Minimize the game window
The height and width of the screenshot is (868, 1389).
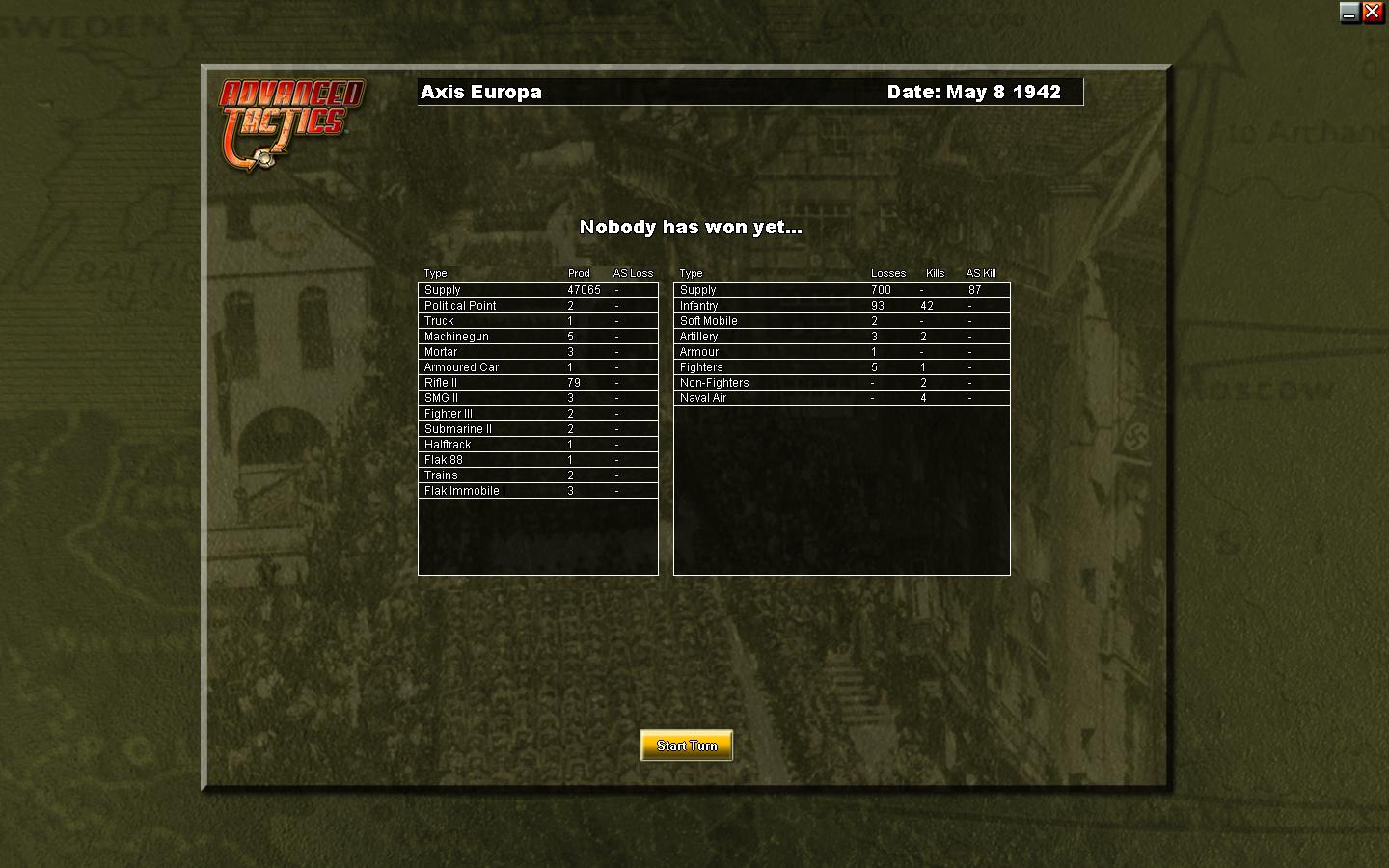1348,13
